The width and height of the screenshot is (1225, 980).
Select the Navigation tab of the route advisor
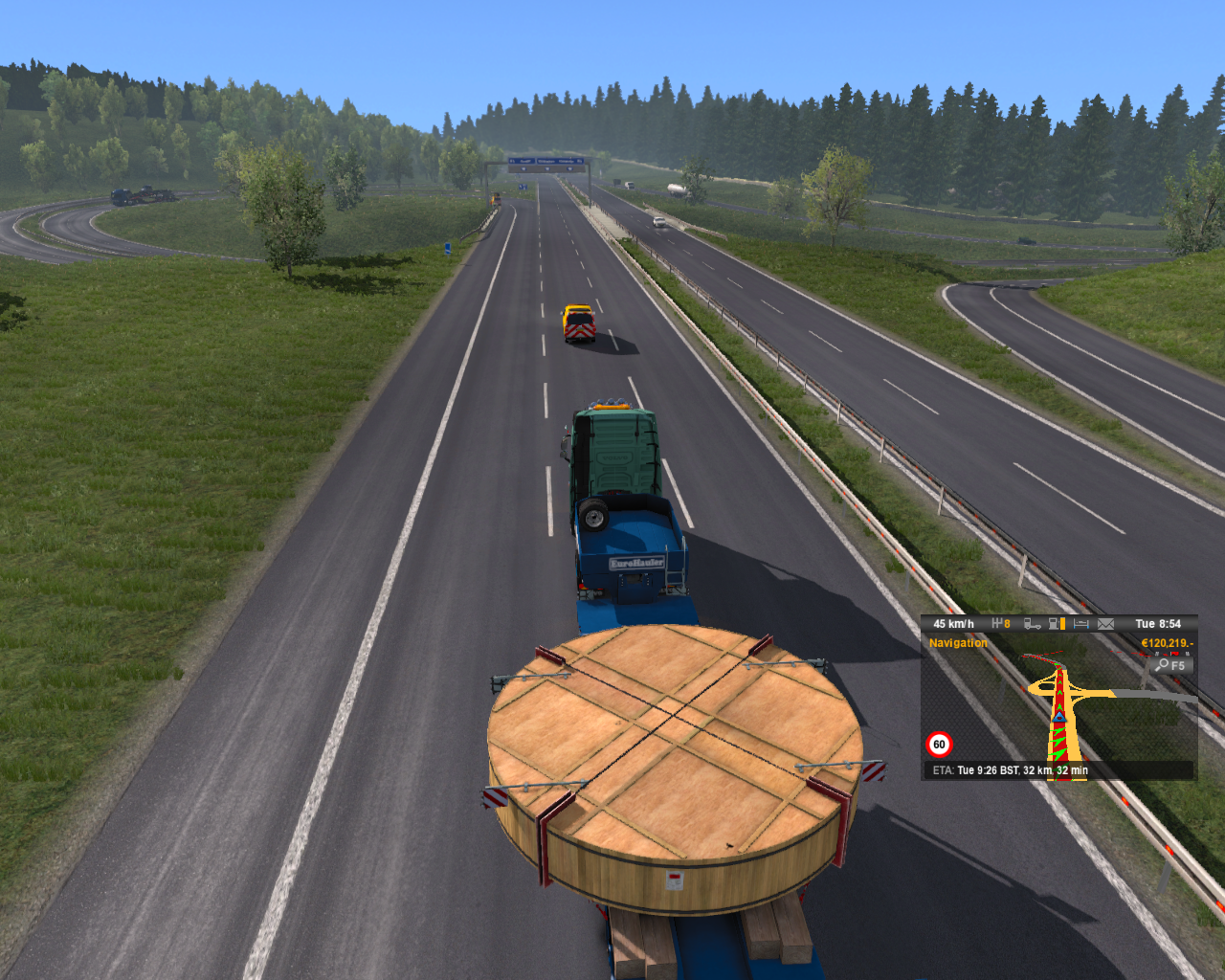[x=958, y=642]
